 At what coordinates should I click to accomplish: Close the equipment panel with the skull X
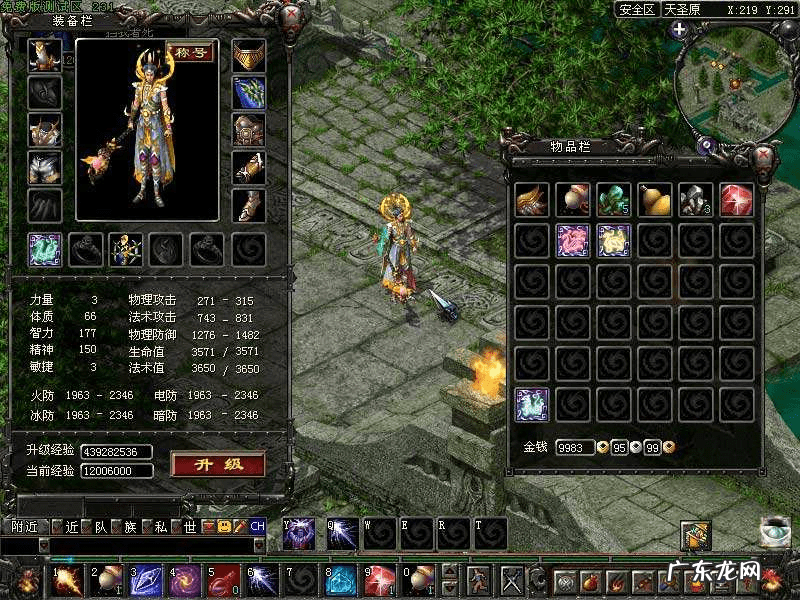click(291, 16)
